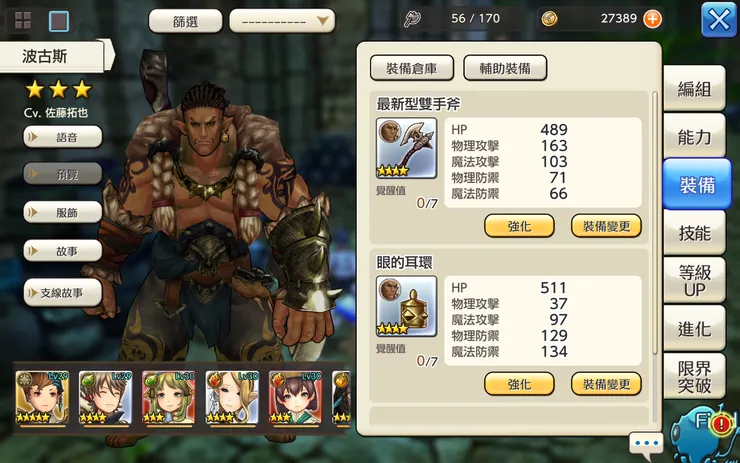Switch to the 技能 tab
The width and height of the screenshot is (740, 463).
pos(694,233)
